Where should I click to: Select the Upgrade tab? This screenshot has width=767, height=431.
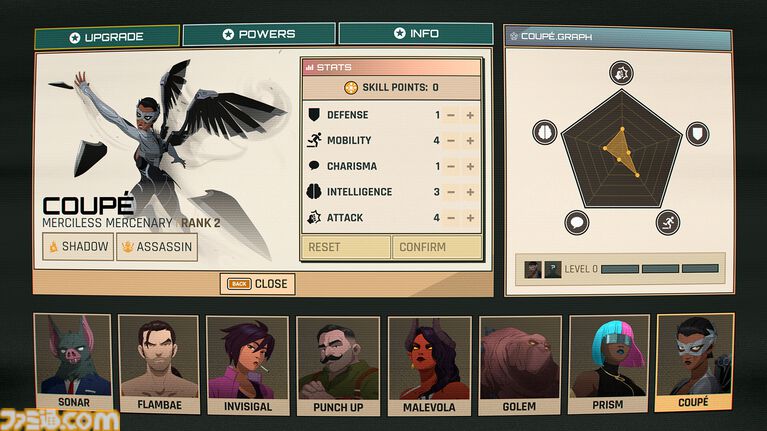click(107, 37)
